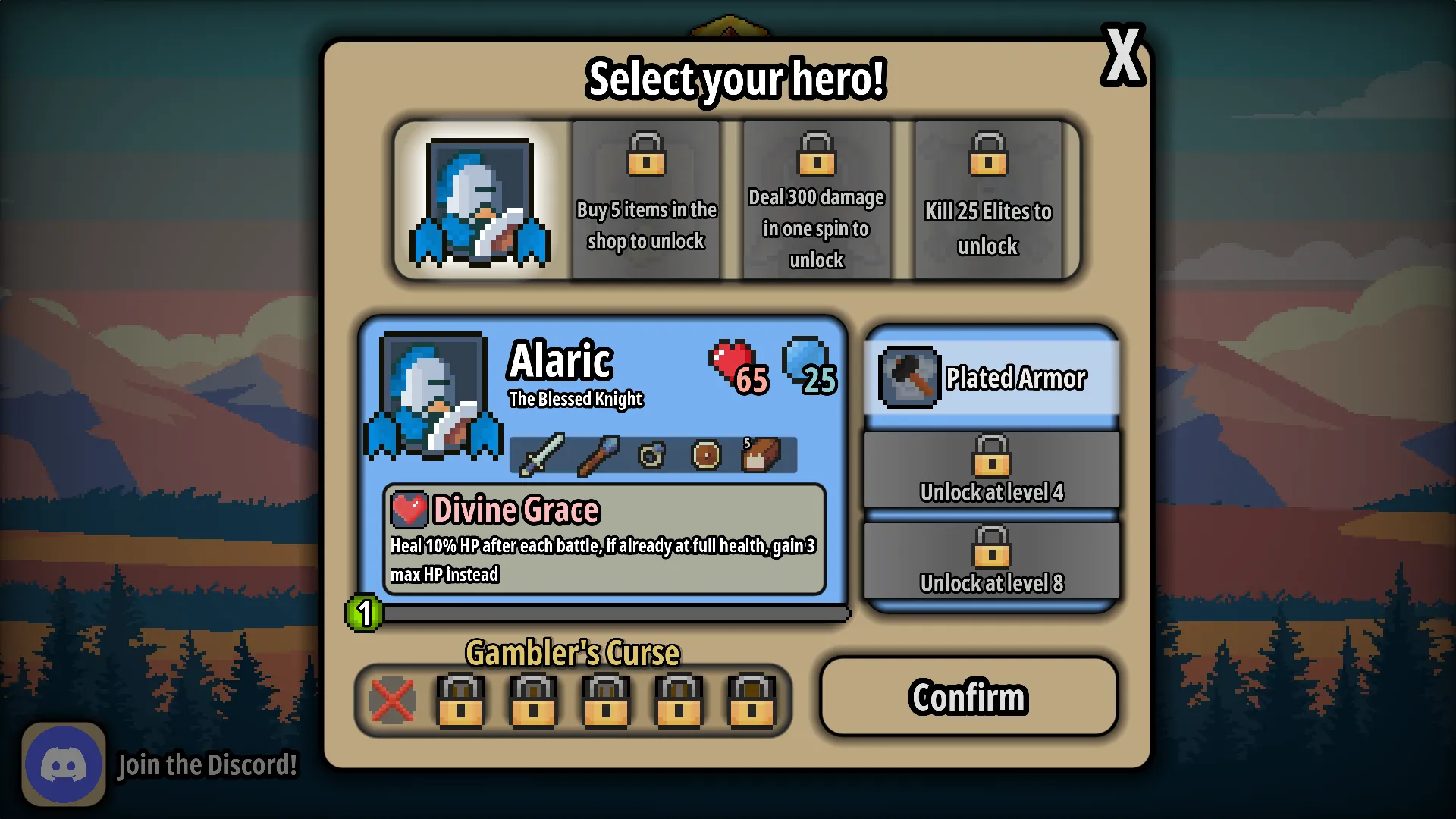This screenshot has height=819, width=1456.
Task: Click the last locked padlock in Gambler's Curse row
Action: 750,701
